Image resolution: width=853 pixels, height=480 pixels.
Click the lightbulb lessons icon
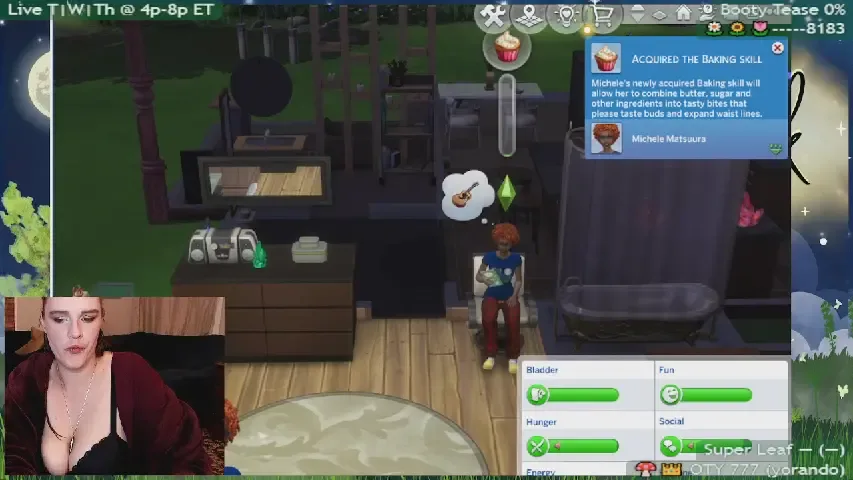click(566, 15)
